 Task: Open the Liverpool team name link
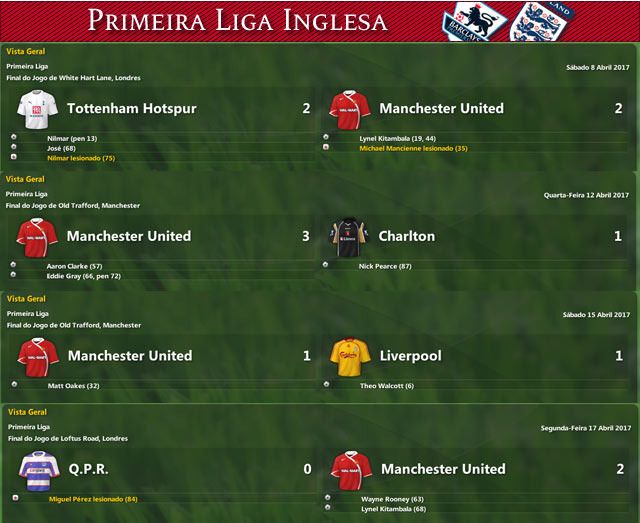coord(410,355)
